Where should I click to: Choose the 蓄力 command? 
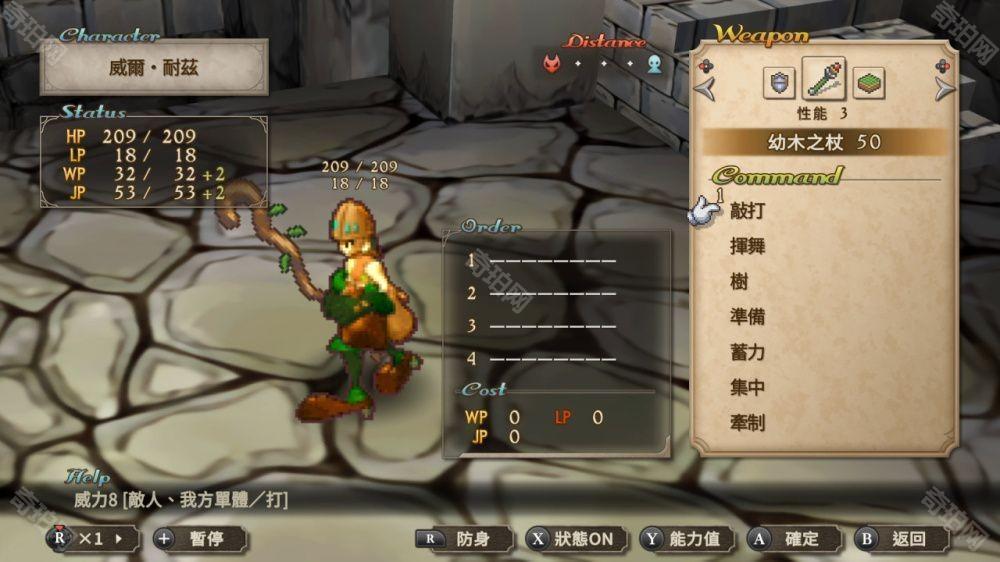point(747,352)
